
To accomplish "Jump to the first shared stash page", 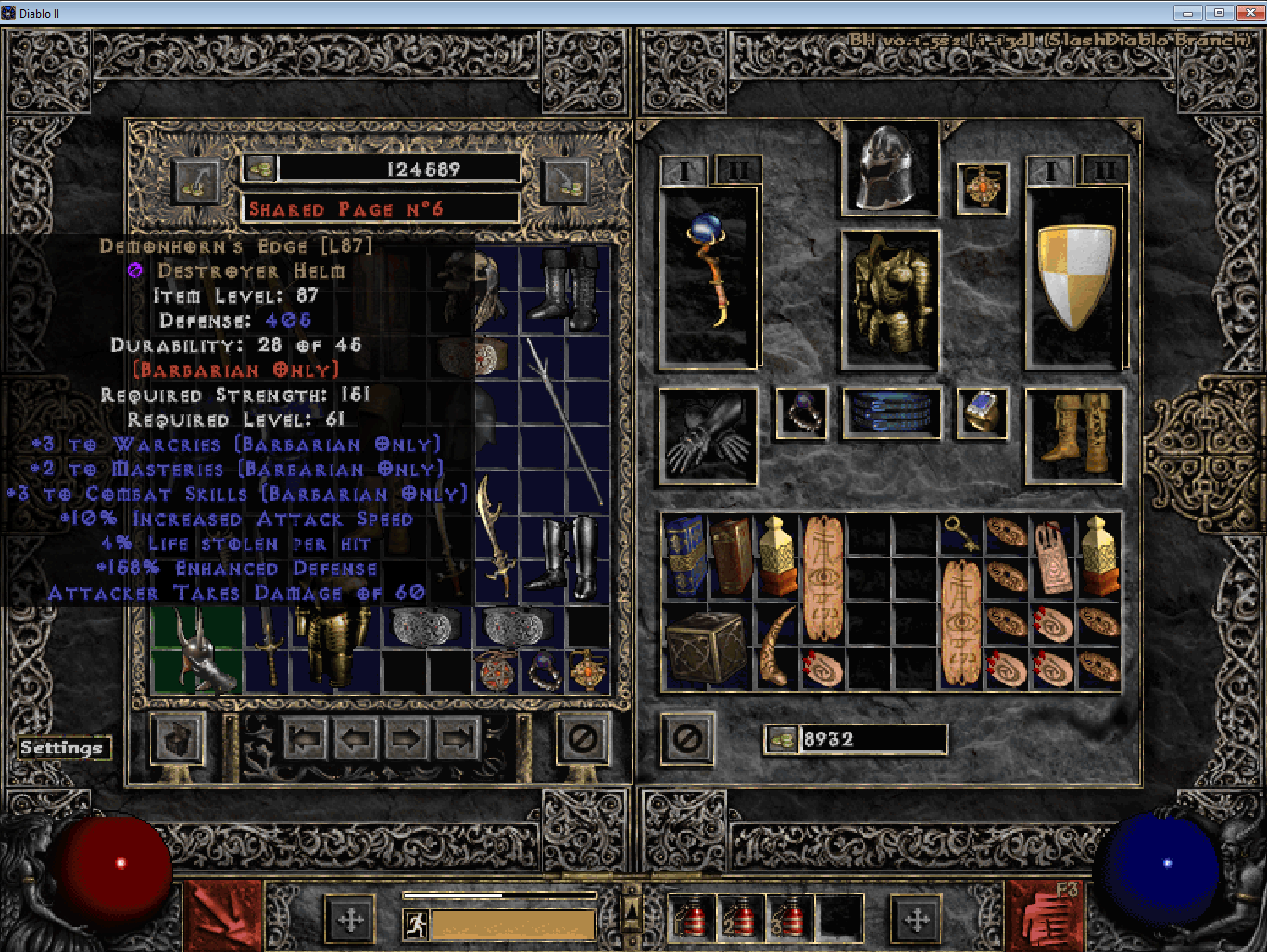I will (x=304, y=739).
